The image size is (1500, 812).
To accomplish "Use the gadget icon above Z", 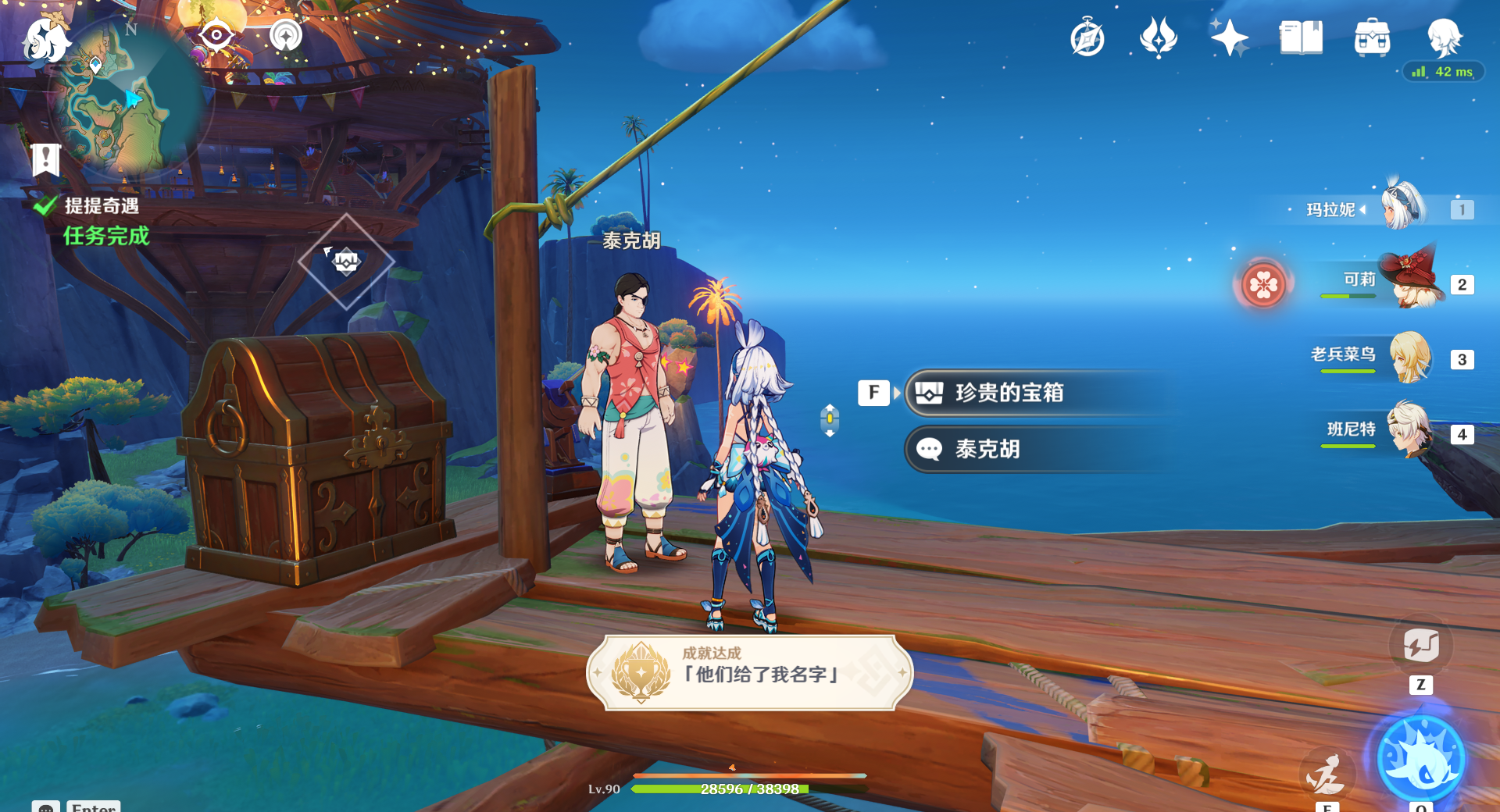I will point(1420,646).
